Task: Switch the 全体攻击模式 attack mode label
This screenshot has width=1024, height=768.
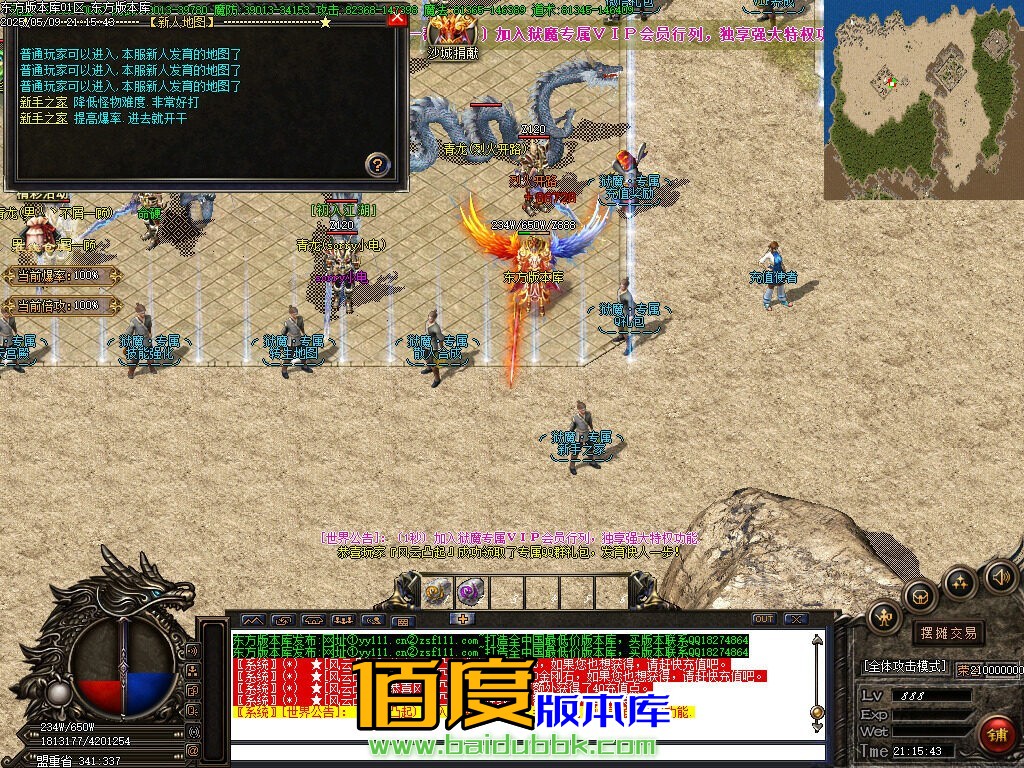Action: click(x=904, y=666)
